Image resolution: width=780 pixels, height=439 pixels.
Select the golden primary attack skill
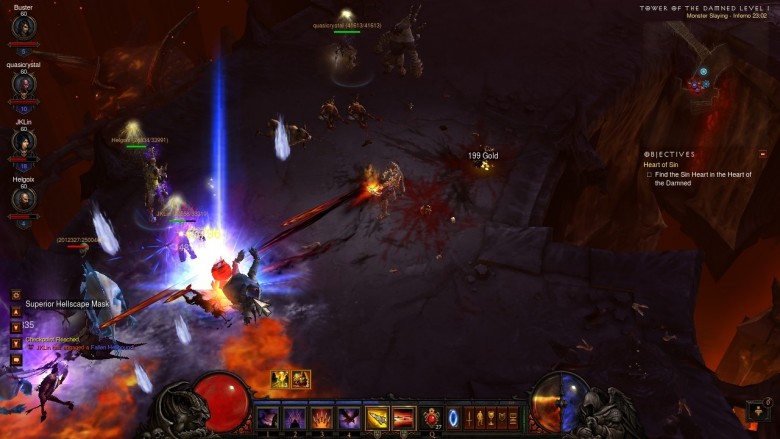click(377, 418)
